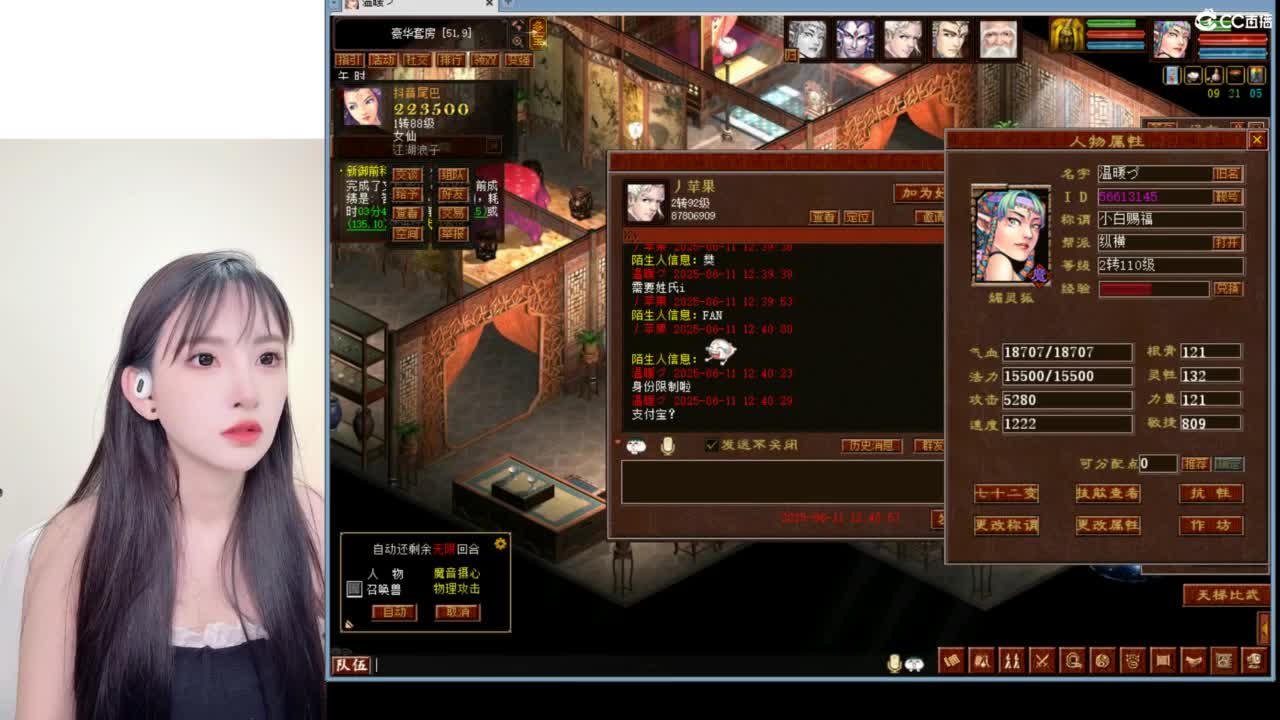The height and width of the screenshot is (720, 1280).
Task: Click the microphone icon in chat window
Action: (668, 446)
